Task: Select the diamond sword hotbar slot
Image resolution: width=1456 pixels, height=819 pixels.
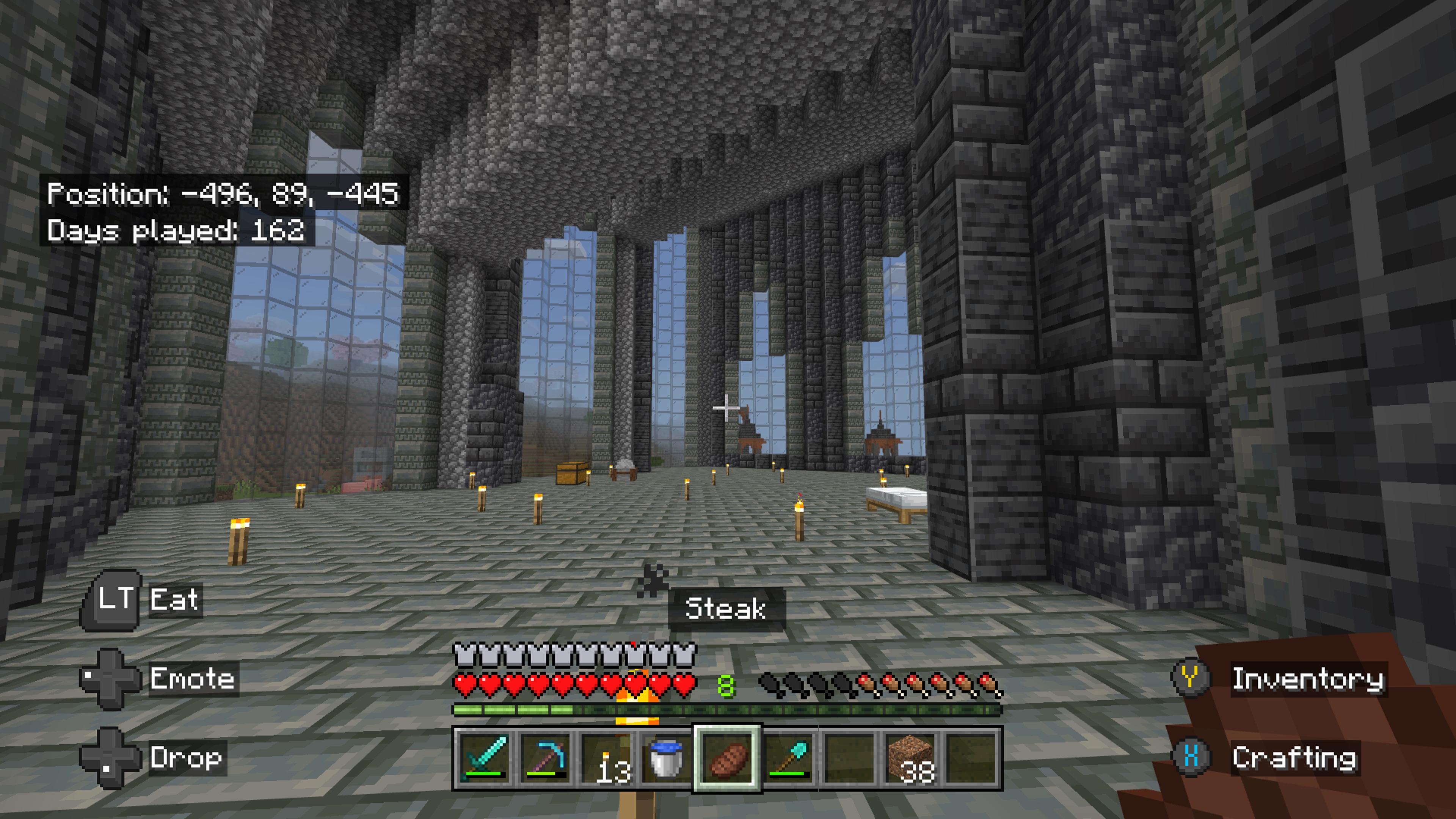Action: point(484,758)
